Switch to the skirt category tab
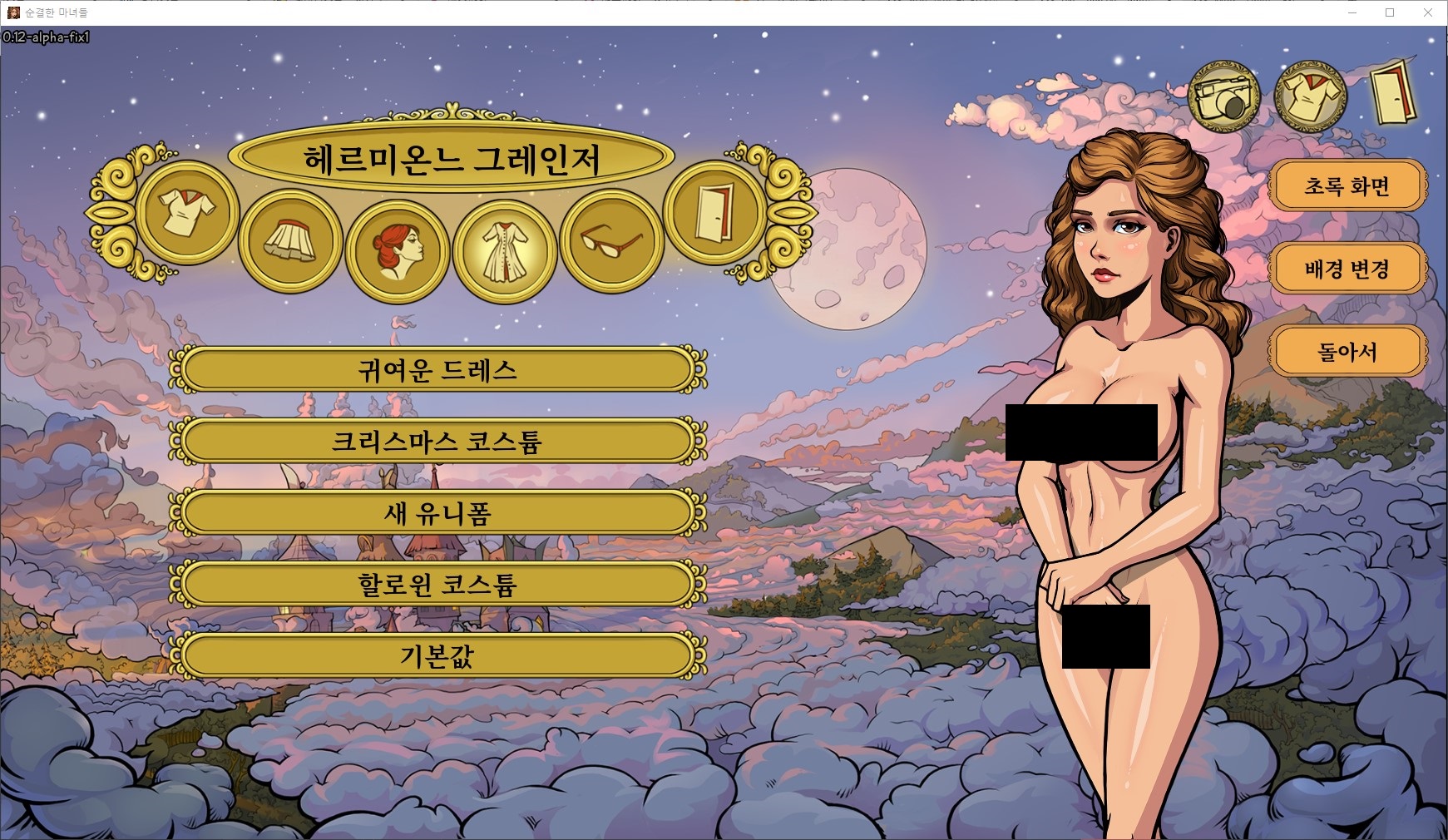Viewport: 1448px width, 840px height. coord(290,240)
